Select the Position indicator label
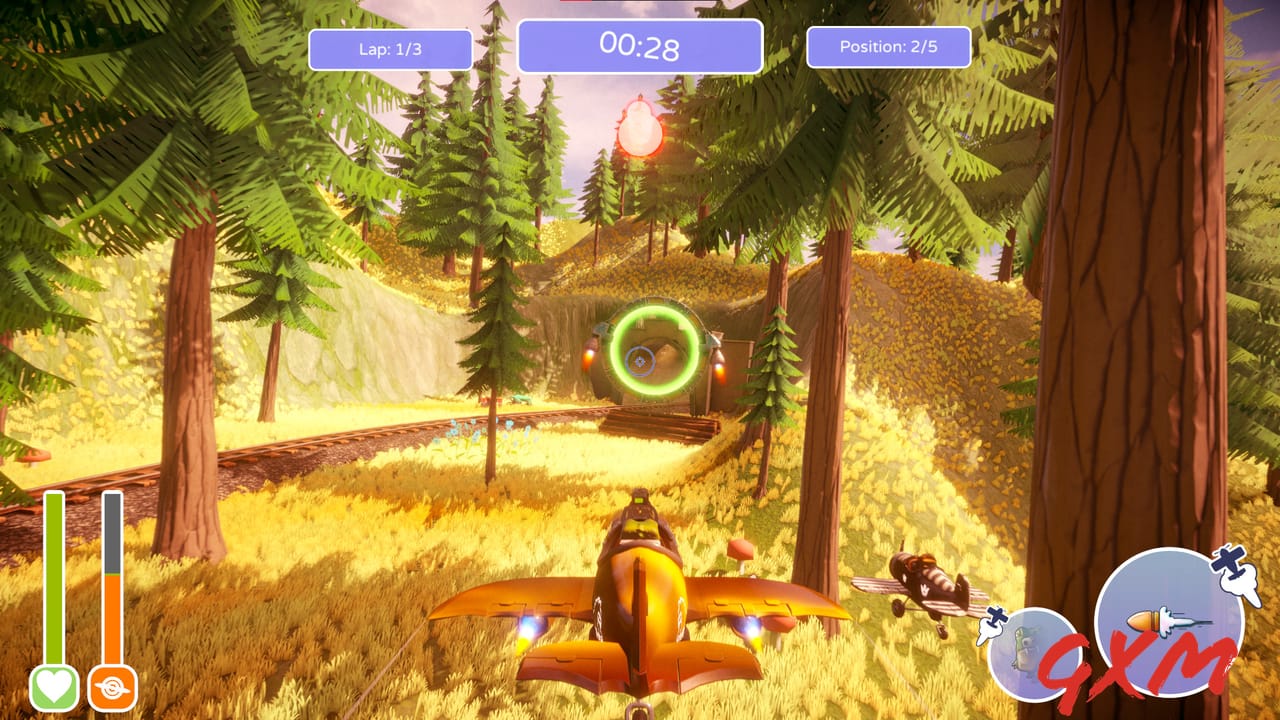This screenshot has width=1280, height=720. (x=887, y=45)
